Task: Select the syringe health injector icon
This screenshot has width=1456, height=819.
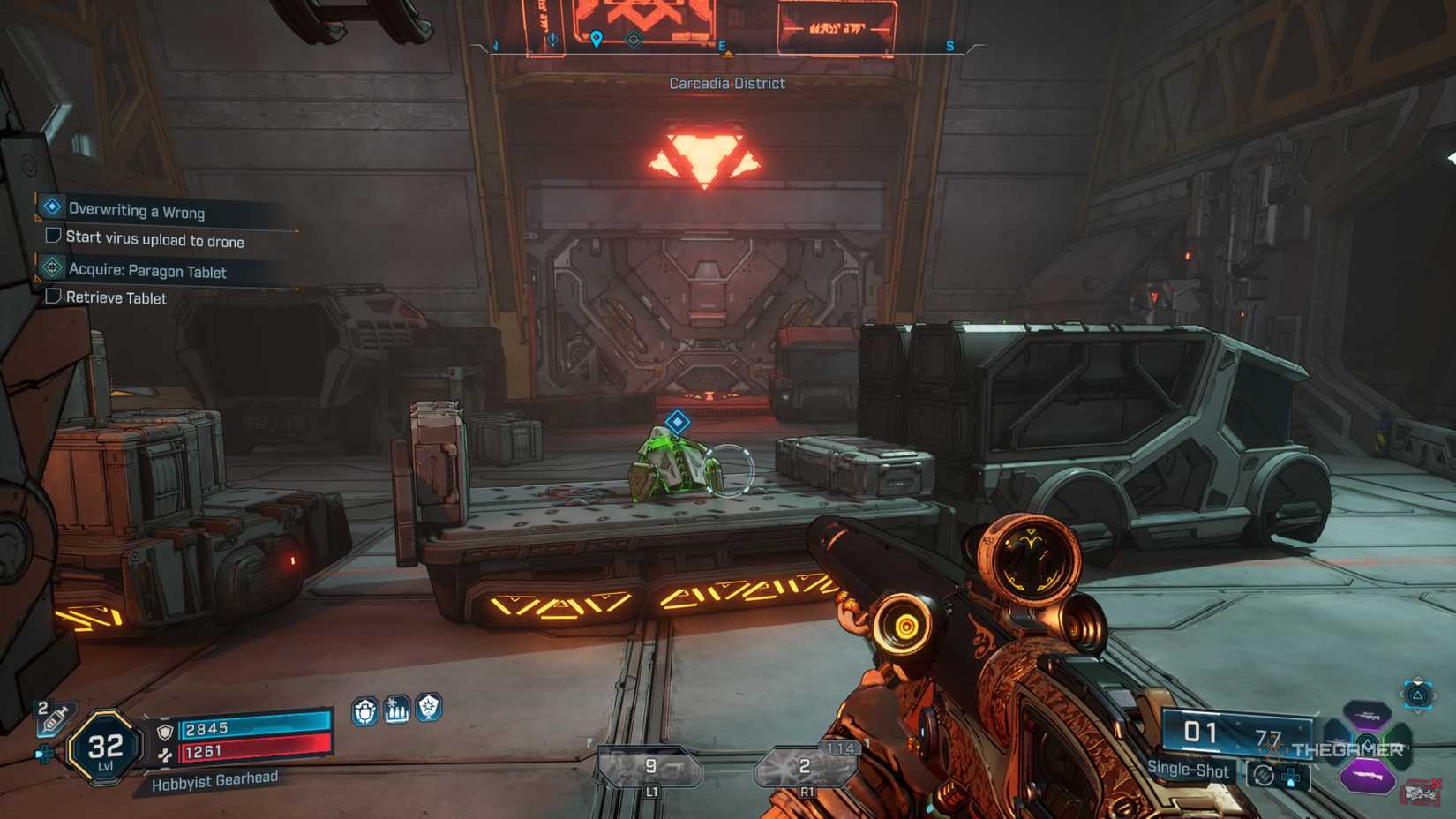Action: tap(54, 718)
